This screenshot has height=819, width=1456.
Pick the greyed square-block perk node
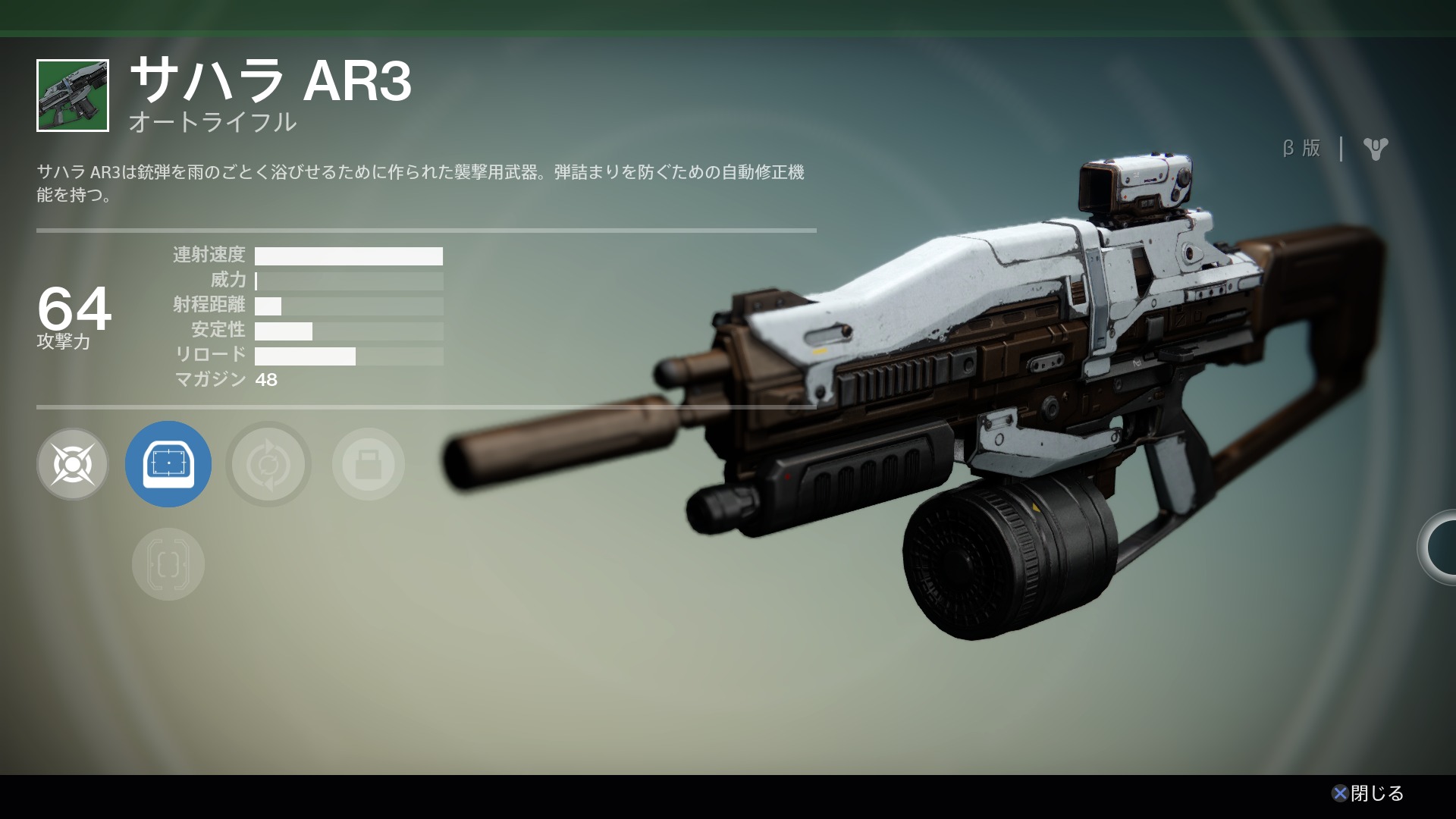pos(368,463)
